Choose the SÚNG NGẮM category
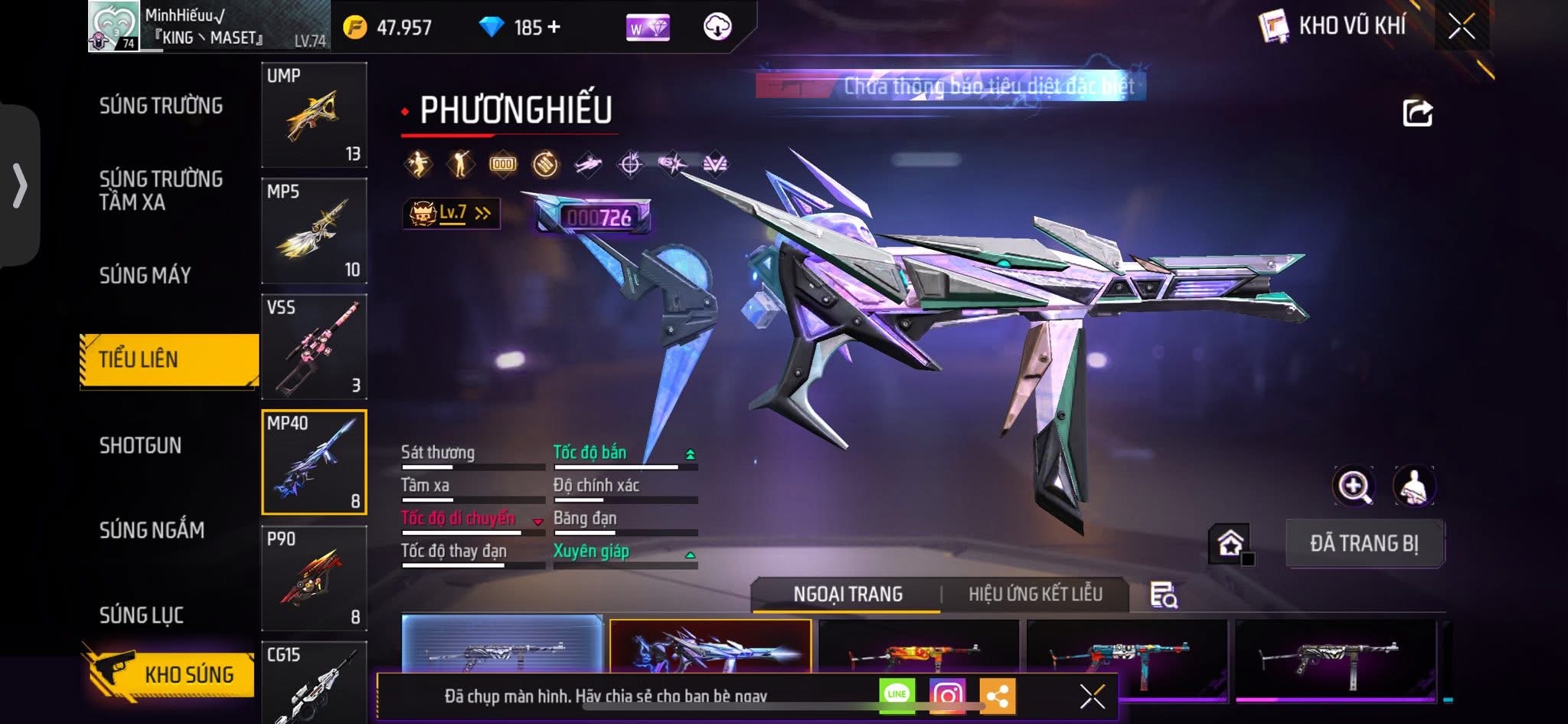This screenshot has height=724, width=1568. tap(152, 530)
